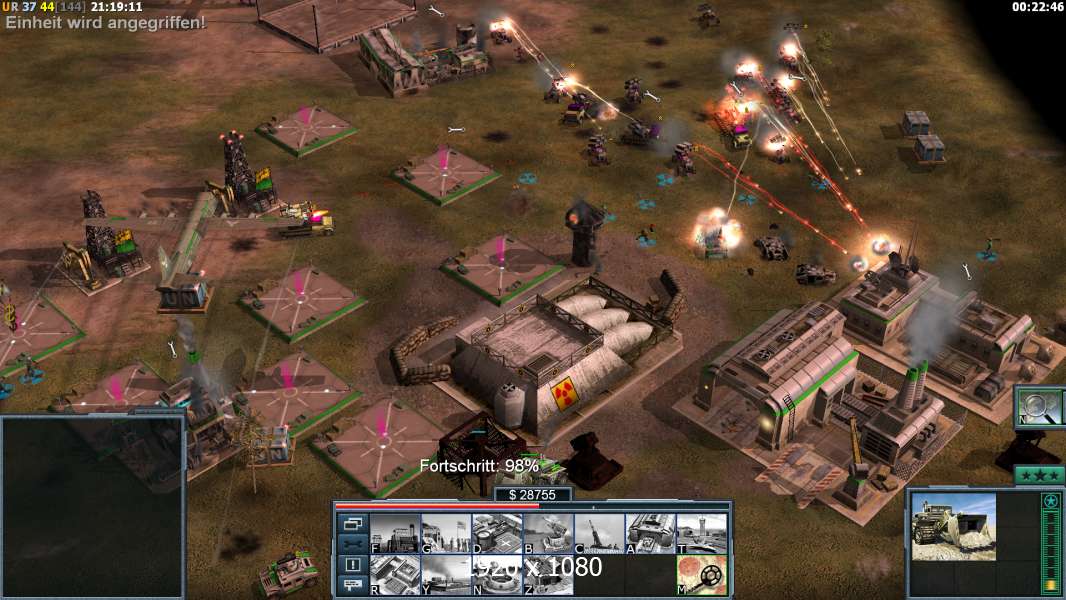Select the power plant build icon (F)
1066x600 pixels.
pyautogui.click(x=395, y=534)
